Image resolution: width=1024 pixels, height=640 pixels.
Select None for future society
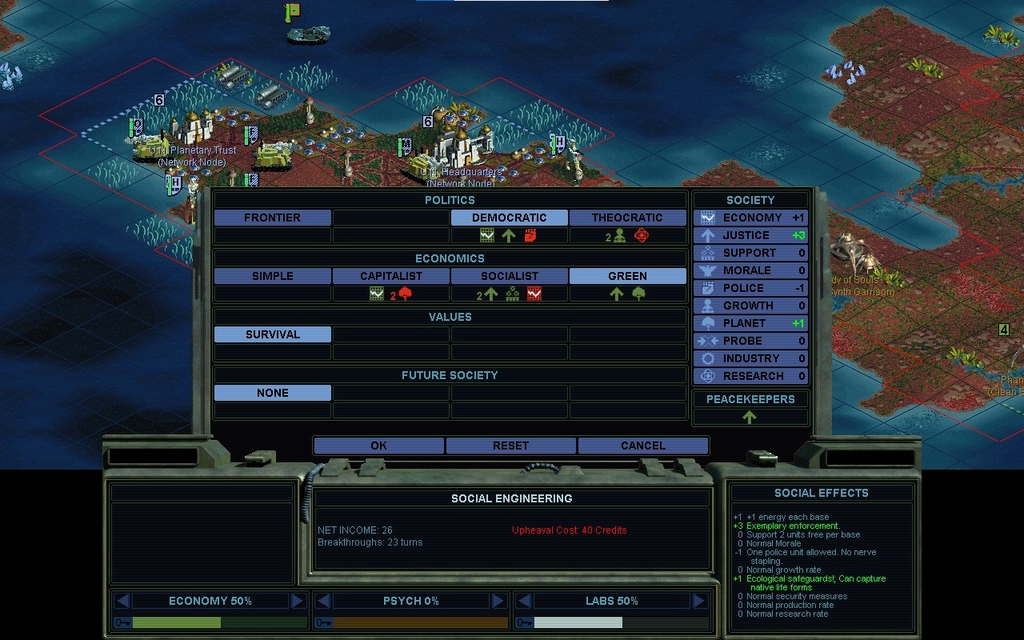click(272, 393)
